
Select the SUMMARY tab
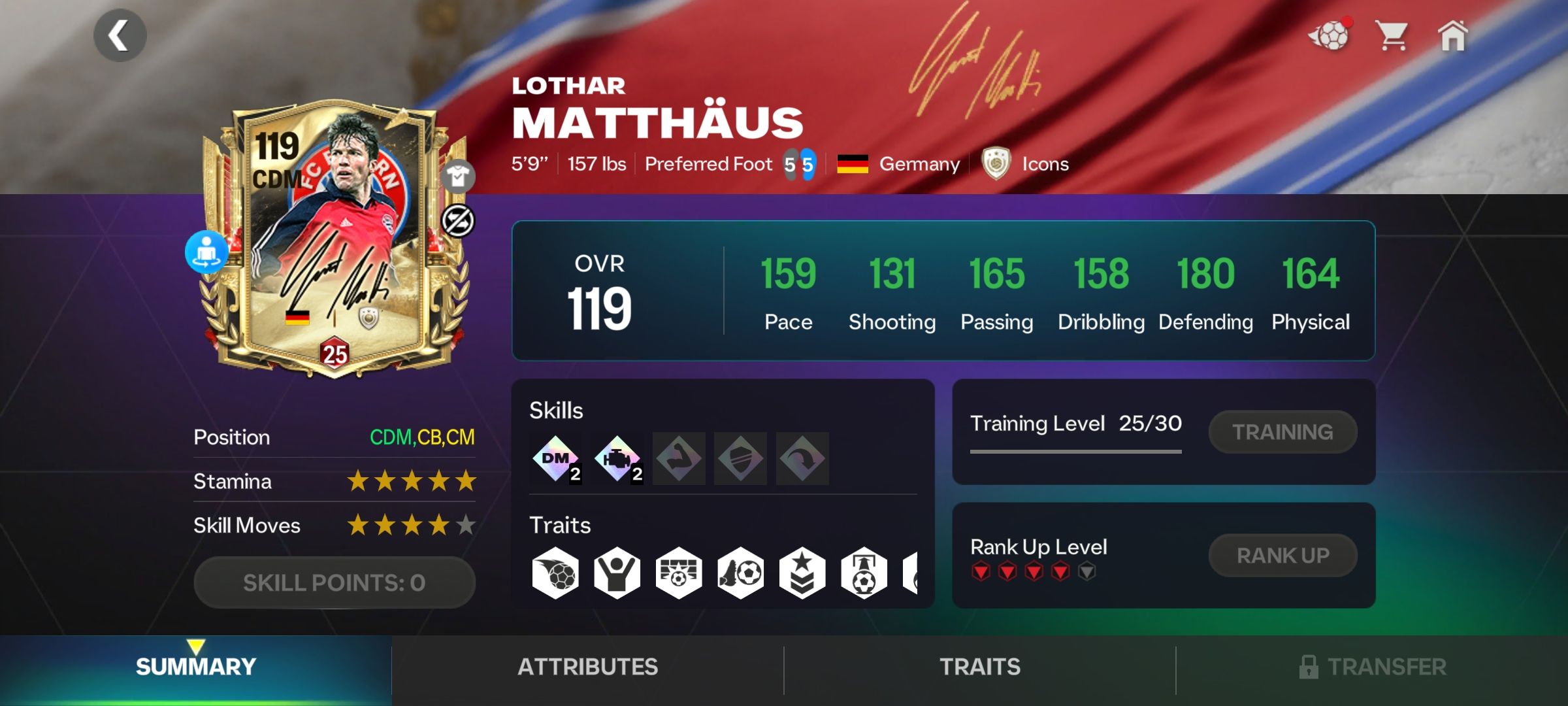click(x=195, y=667)
